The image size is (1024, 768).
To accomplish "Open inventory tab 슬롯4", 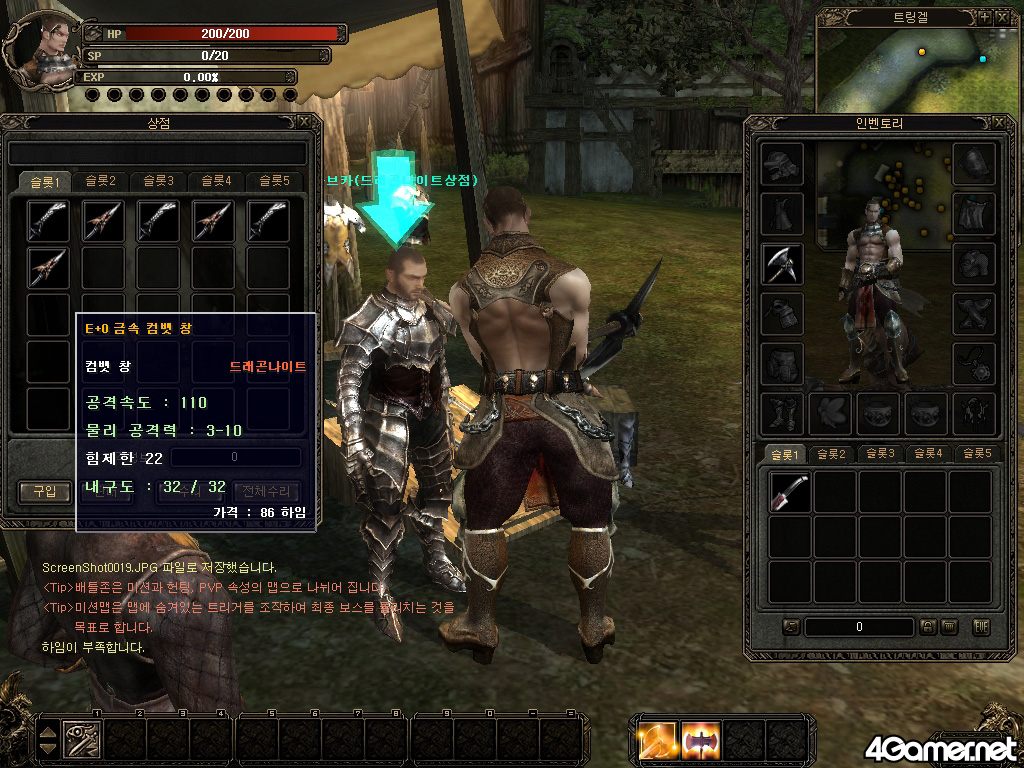I will (926, 454).
